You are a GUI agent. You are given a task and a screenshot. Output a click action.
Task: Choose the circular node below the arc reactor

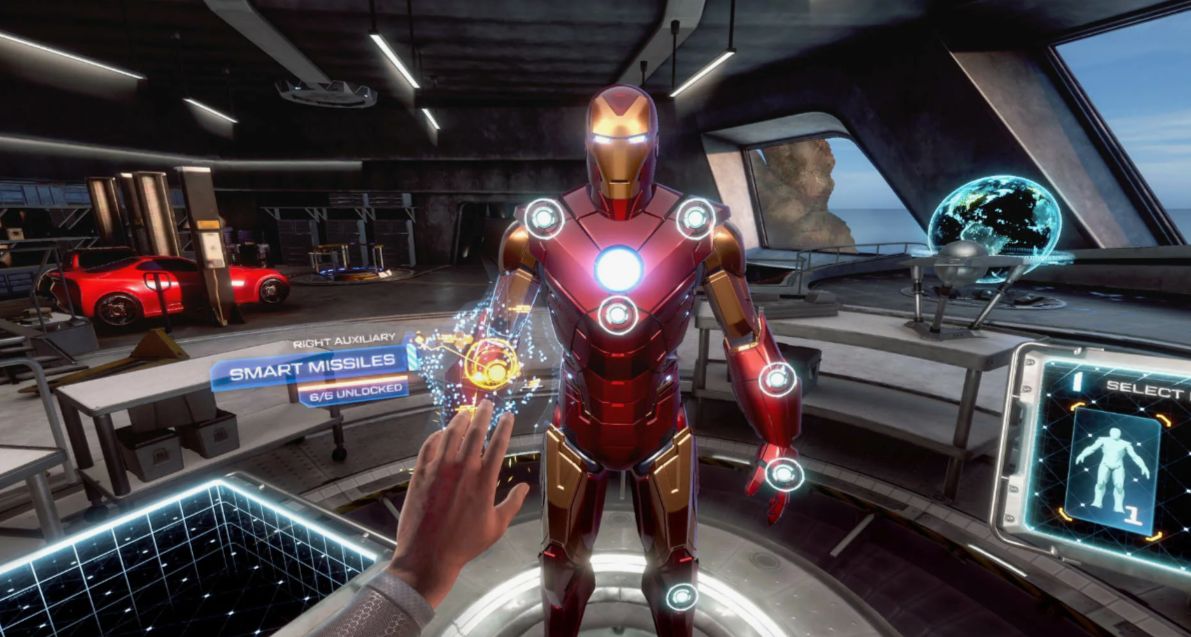tap(618, 315)
